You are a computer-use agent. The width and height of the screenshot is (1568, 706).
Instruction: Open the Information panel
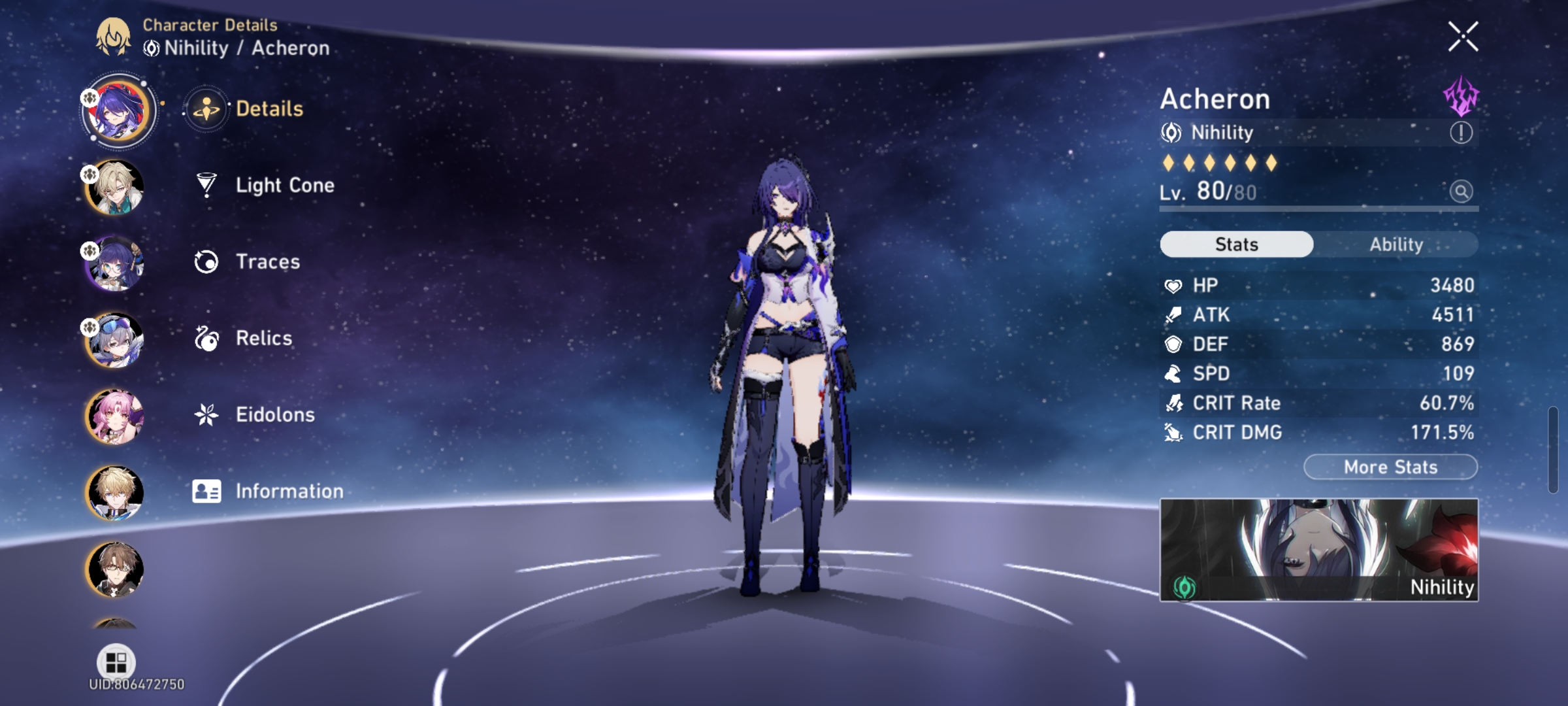pos(291,490)
